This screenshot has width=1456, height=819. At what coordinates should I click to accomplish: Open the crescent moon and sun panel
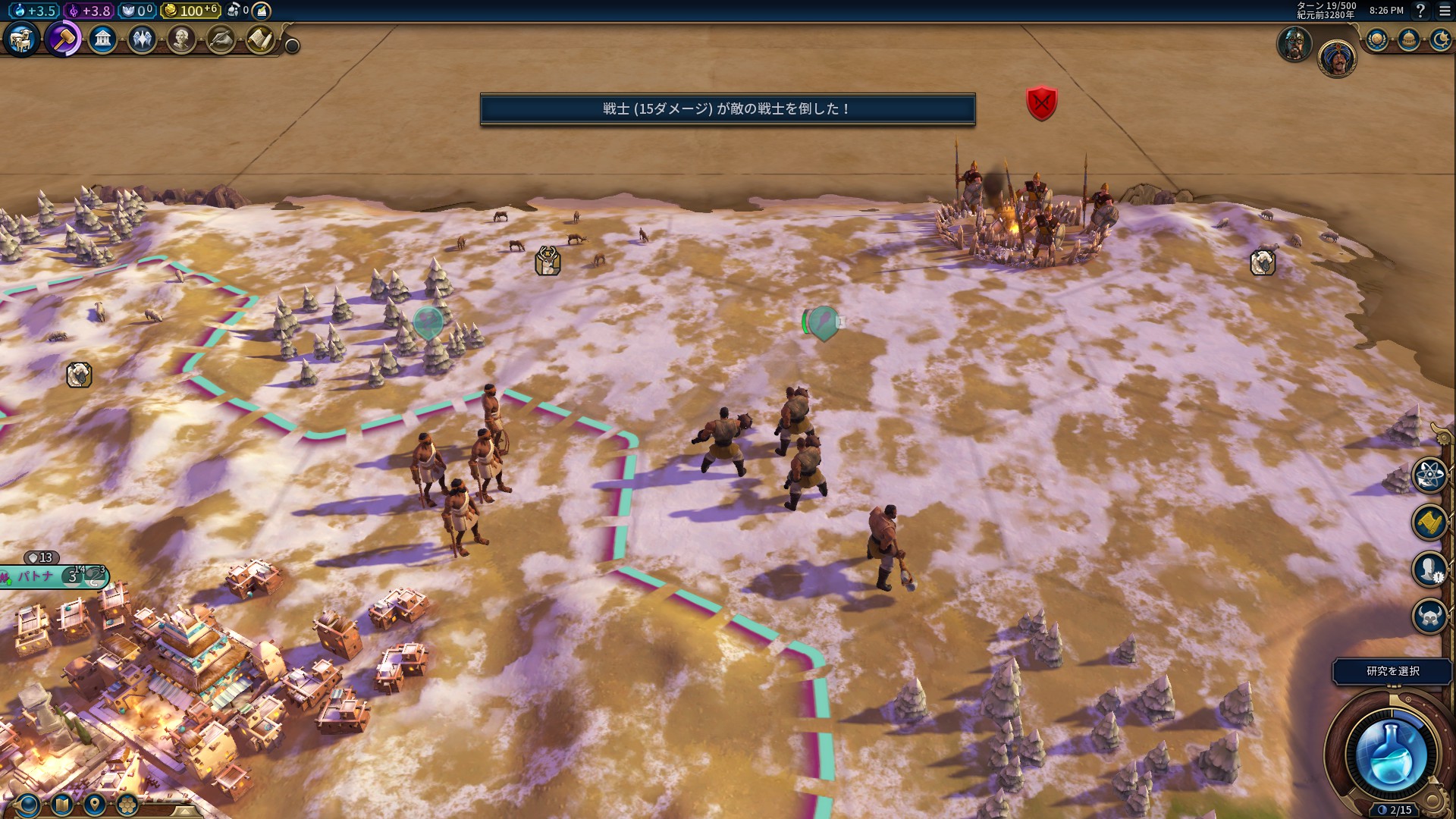point(1440,39)
